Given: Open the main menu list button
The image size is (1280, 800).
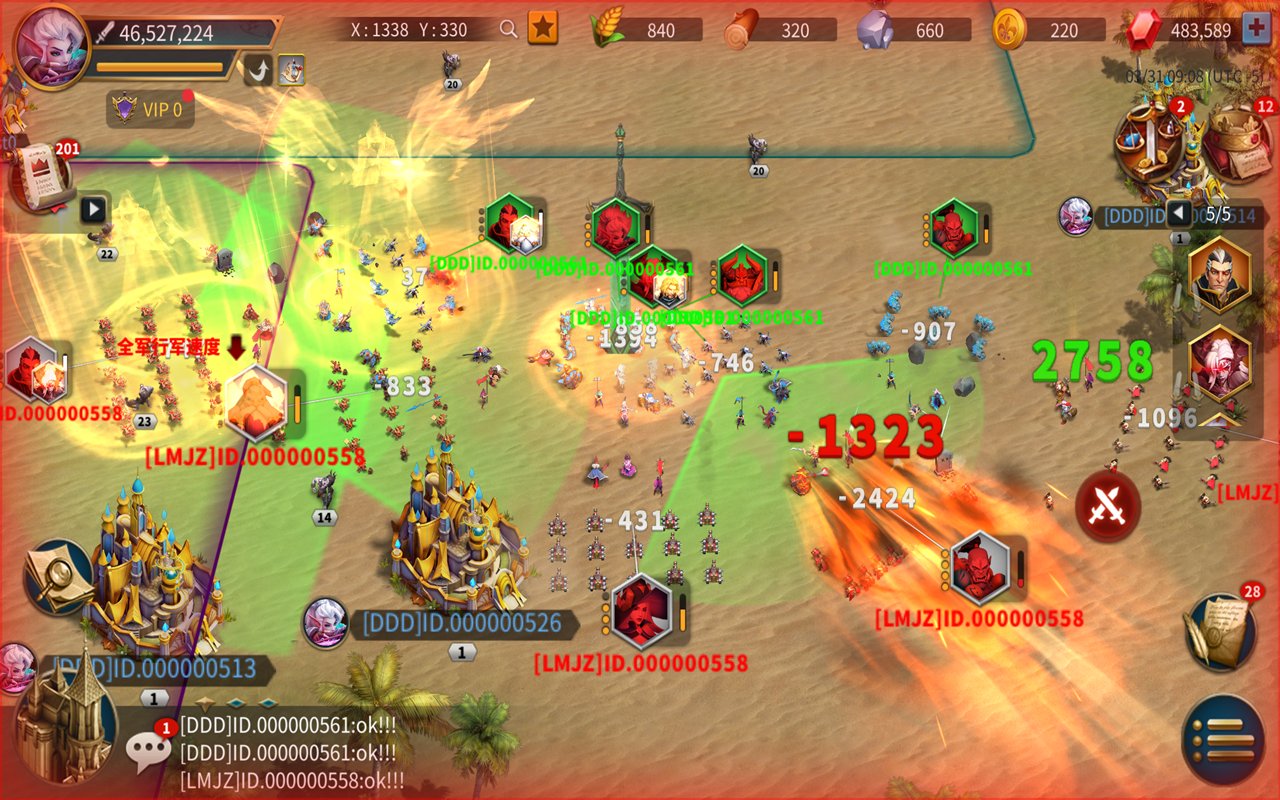Looking at the screenshot, I should pos(1223,740).
